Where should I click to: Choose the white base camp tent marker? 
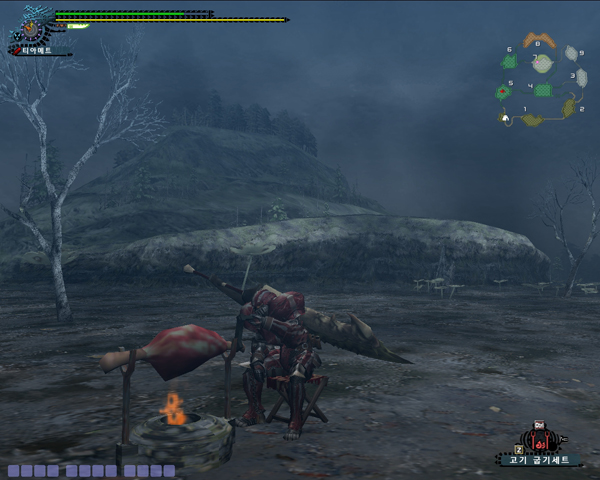click(x=507, y=119)
